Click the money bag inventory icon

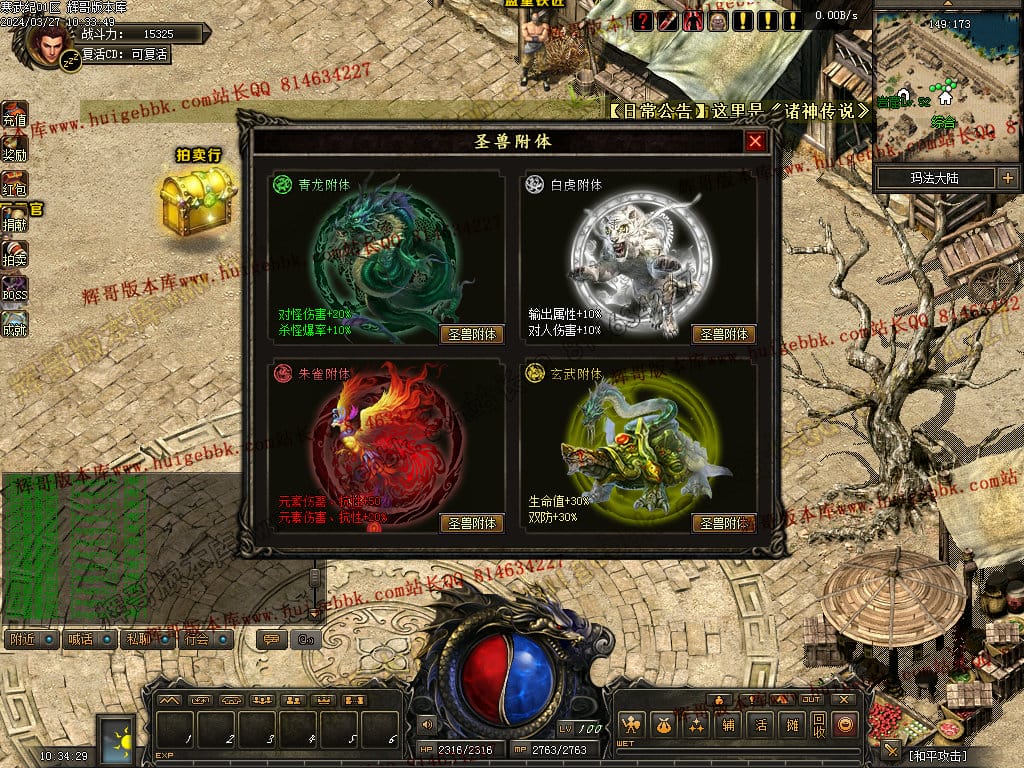tap(663, 724)
